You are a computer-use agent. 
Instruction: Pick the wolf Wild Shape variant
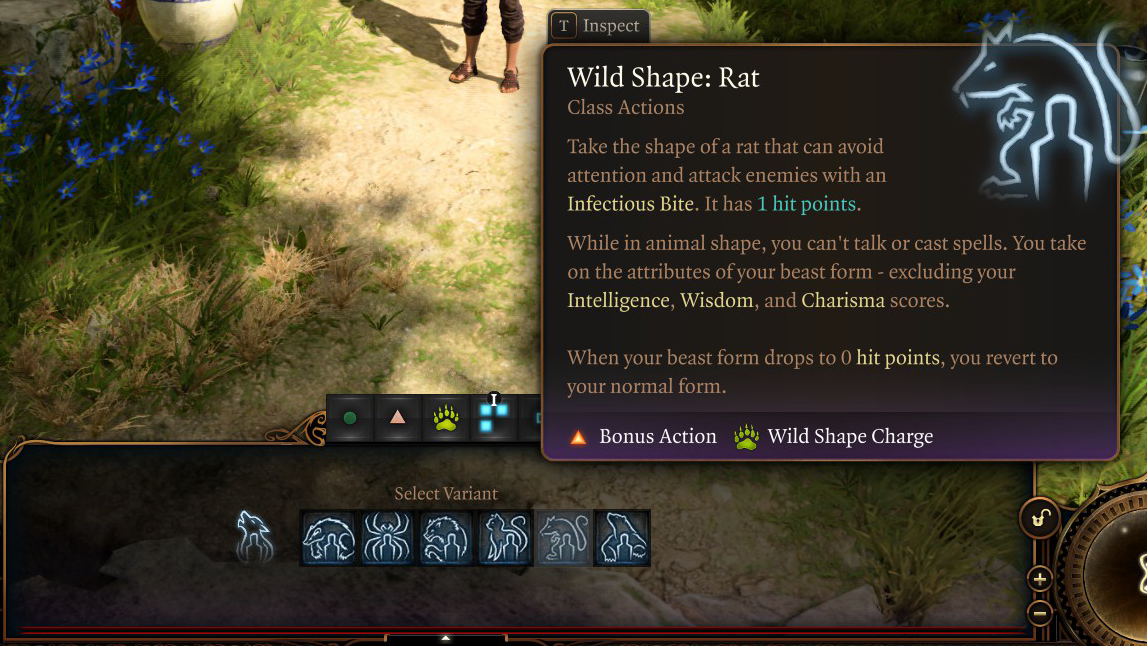(446, 538)
